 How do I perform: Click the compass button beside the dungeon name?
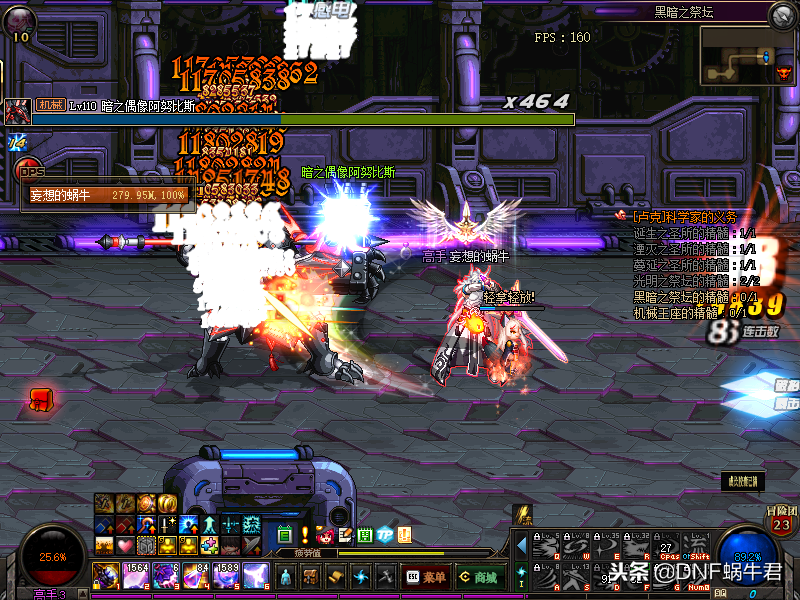782,14
